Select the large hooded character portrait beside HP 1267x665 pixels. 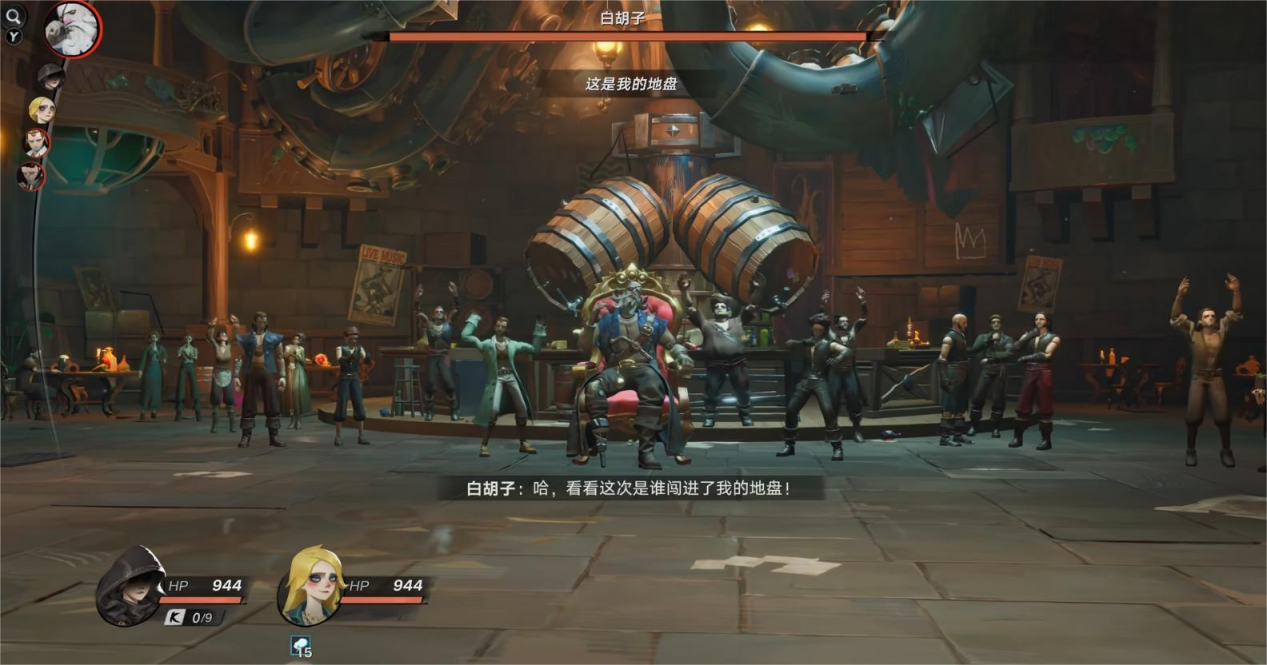coord(130,586)
